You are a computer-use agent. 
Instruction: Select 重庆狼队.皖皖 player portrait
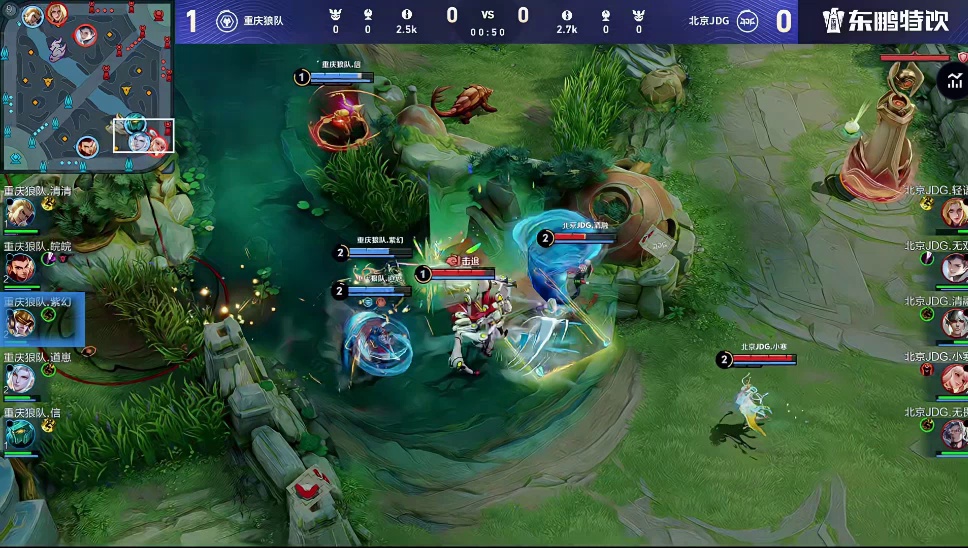coord(21,266)
